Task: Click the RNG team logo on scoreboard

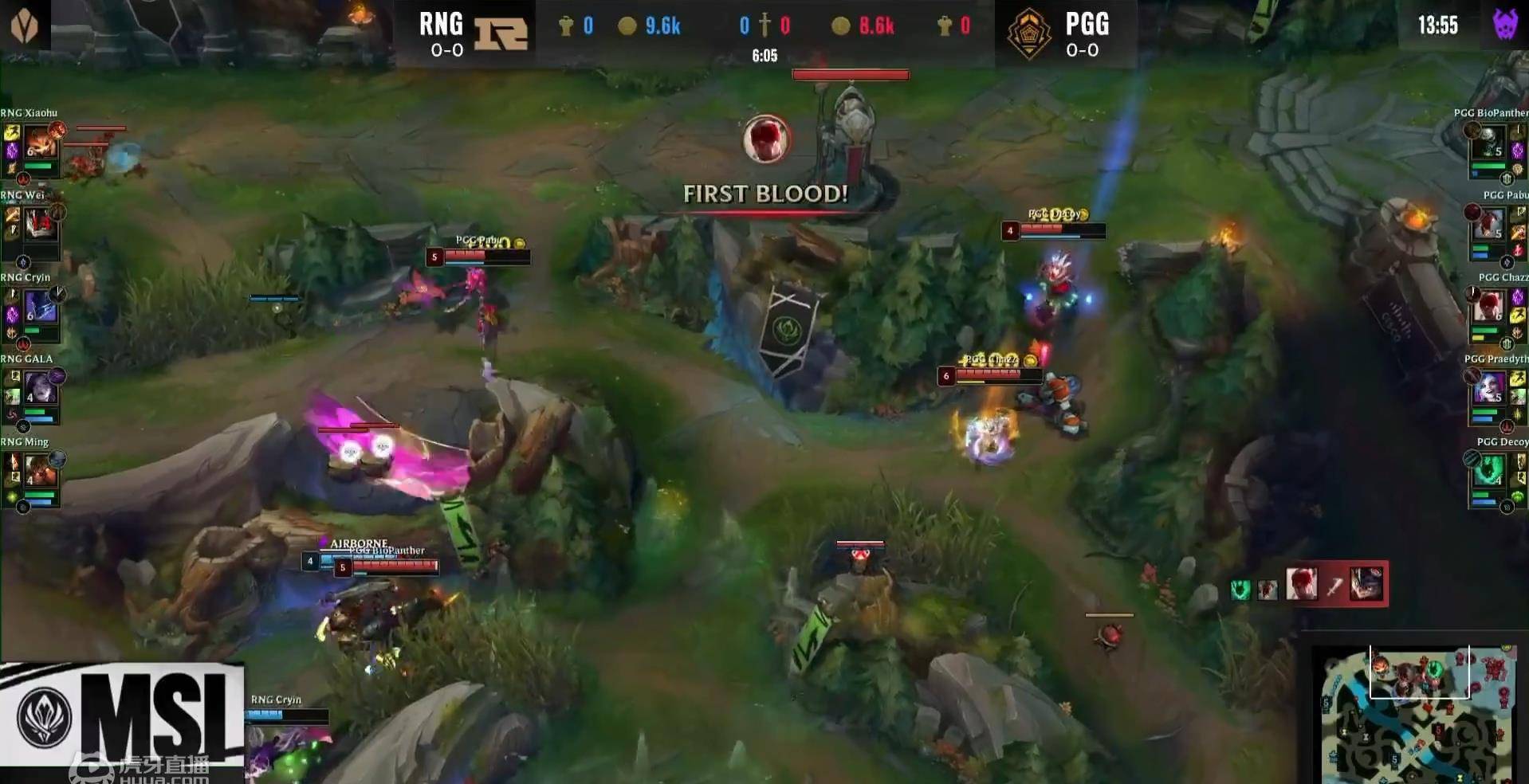Action: click(x=501, y=33)
